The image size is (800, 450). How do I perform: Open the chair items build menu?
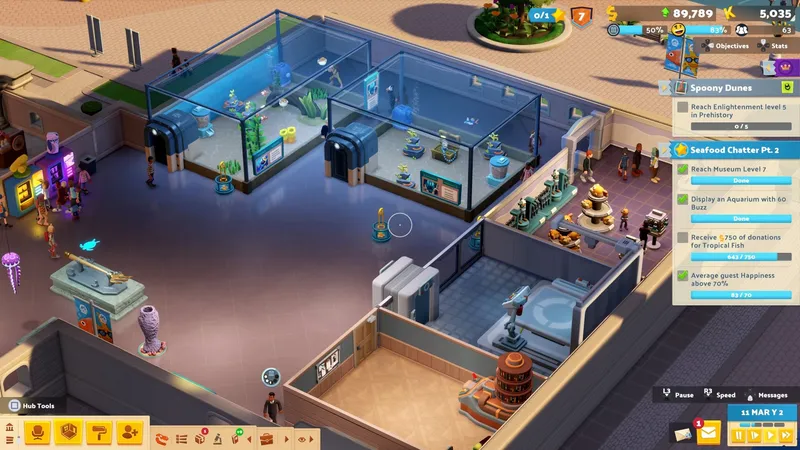coord(39,432)
